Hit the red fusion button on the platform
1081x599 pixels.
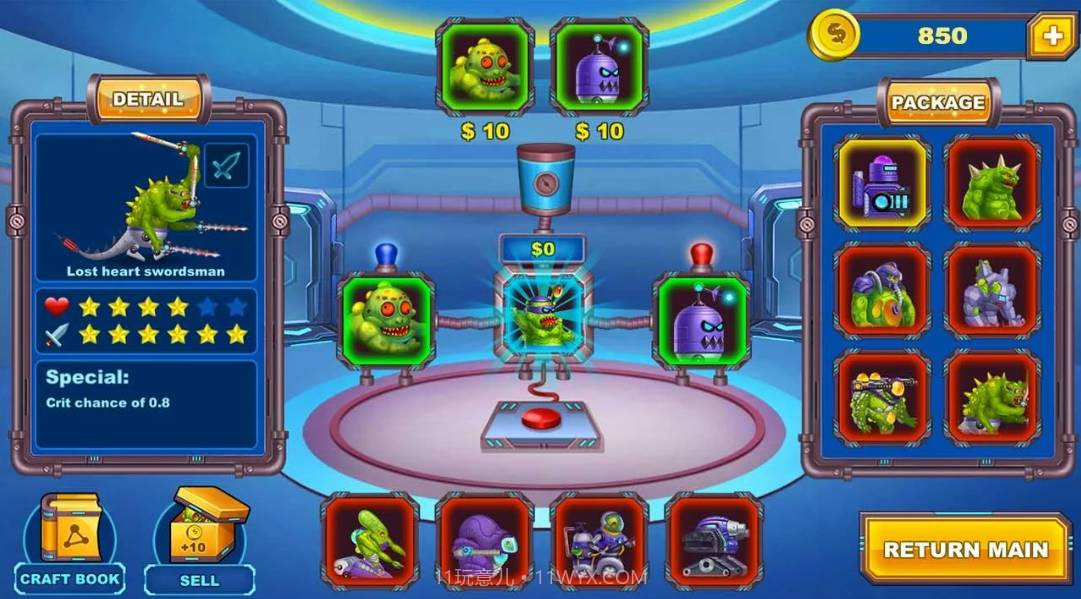pos(543,416)
